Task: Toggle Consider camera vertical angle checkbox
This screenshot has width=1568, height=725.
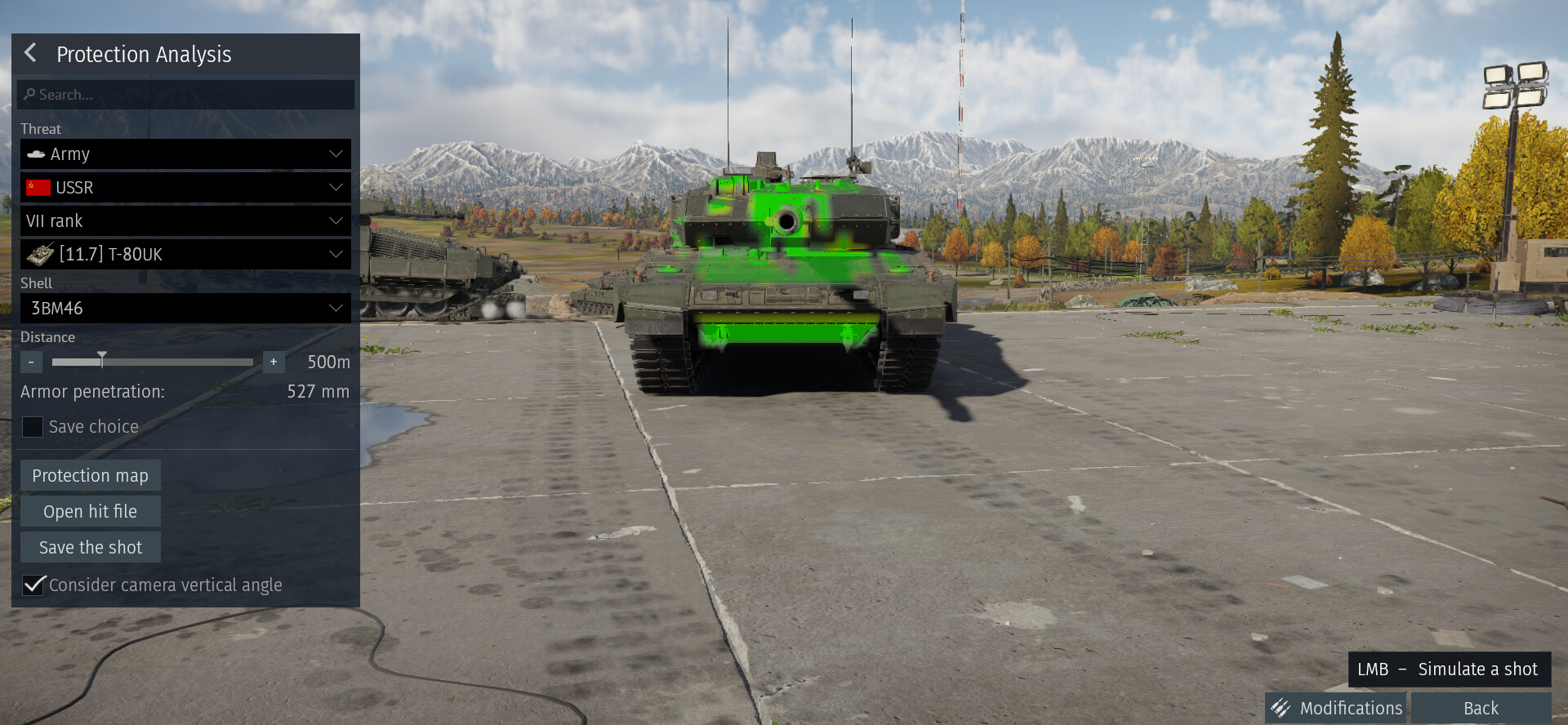Action: [x=33, y=585]
